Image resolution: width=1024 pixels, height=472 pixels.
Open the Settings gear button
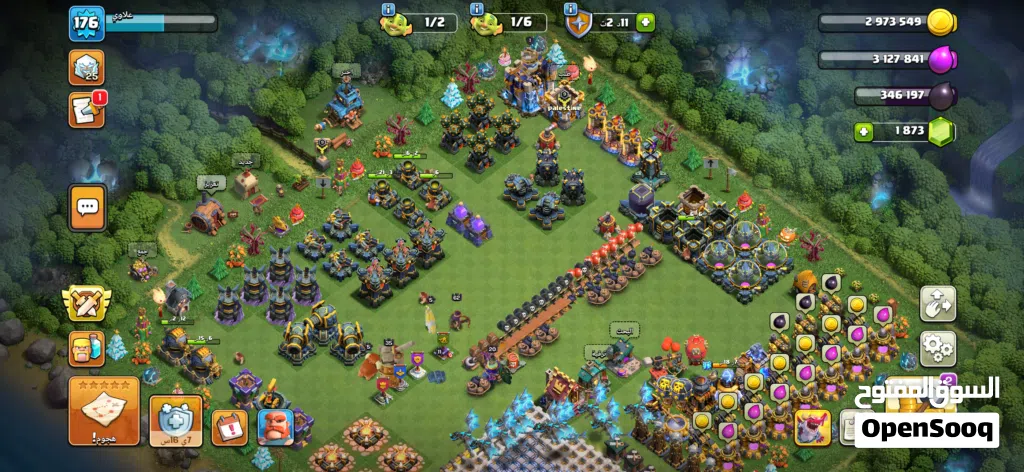937,348
